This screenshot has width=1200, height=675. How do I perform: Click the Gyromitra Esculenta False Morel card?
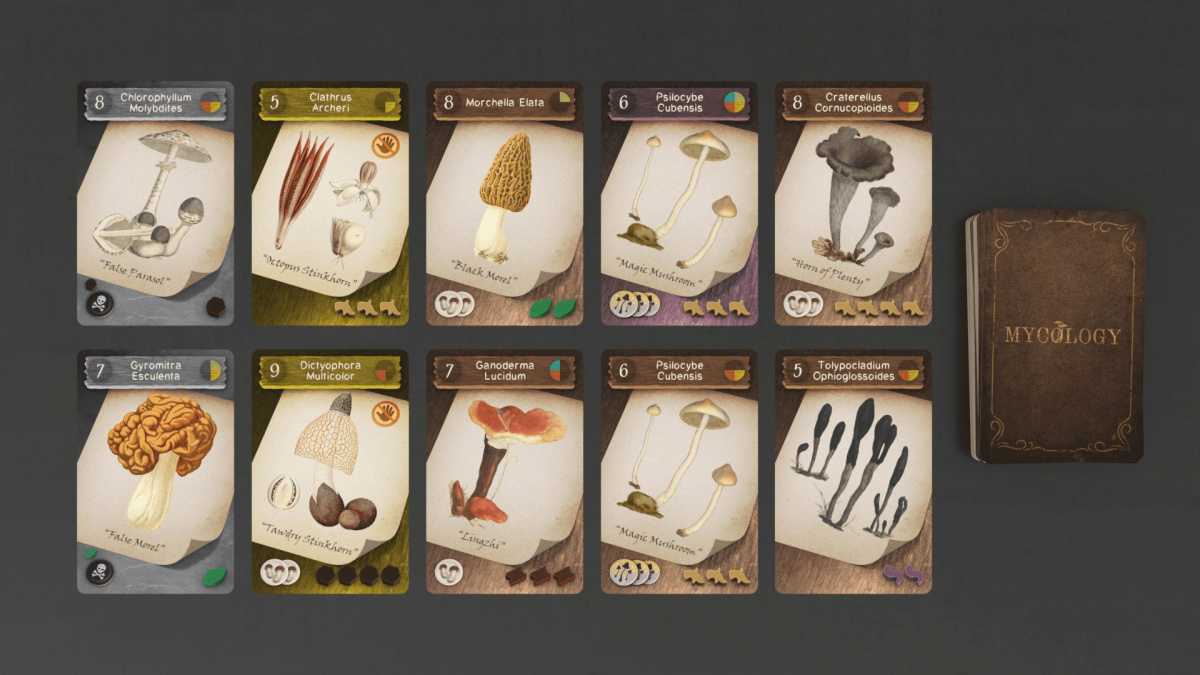pos(155,471)
